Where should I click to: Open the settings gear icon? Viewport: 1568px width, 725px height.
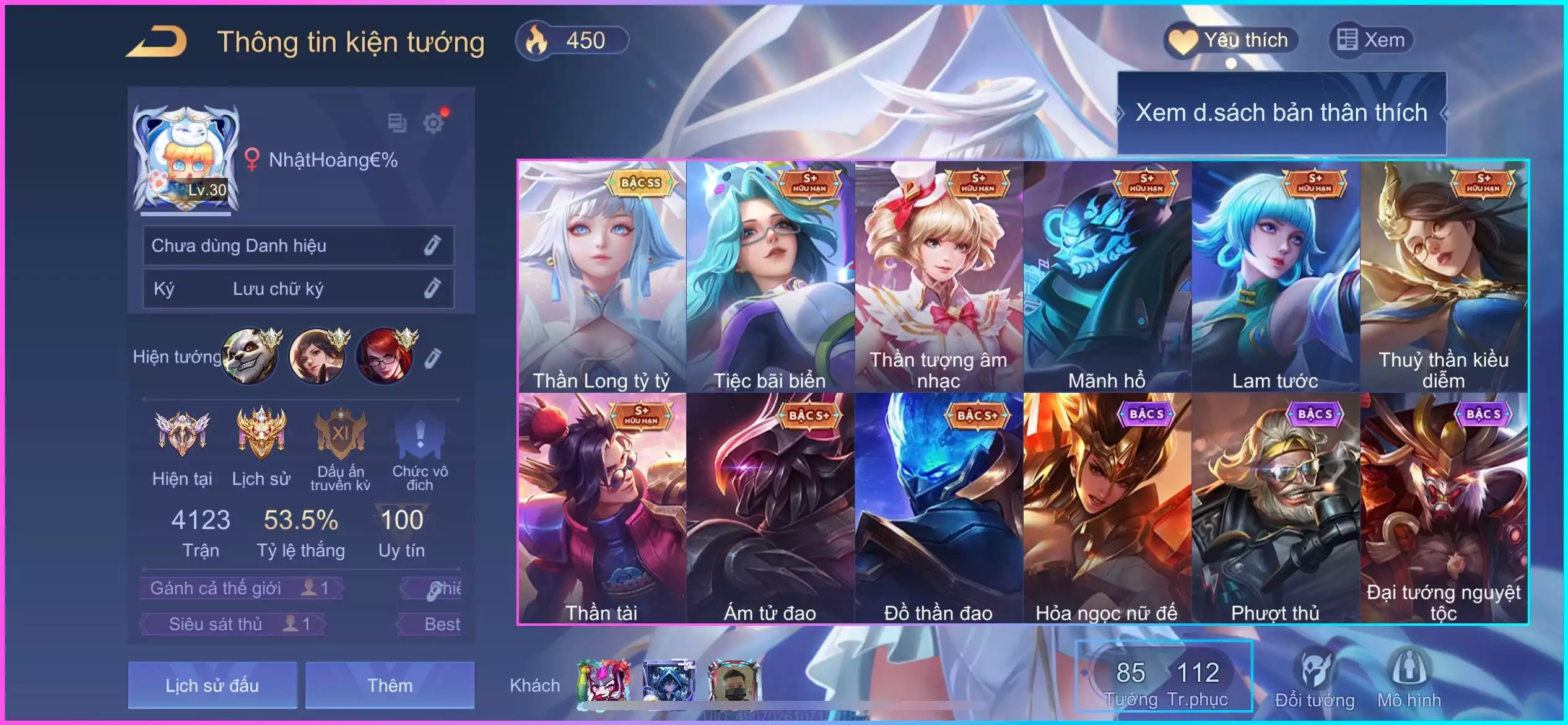433,123
